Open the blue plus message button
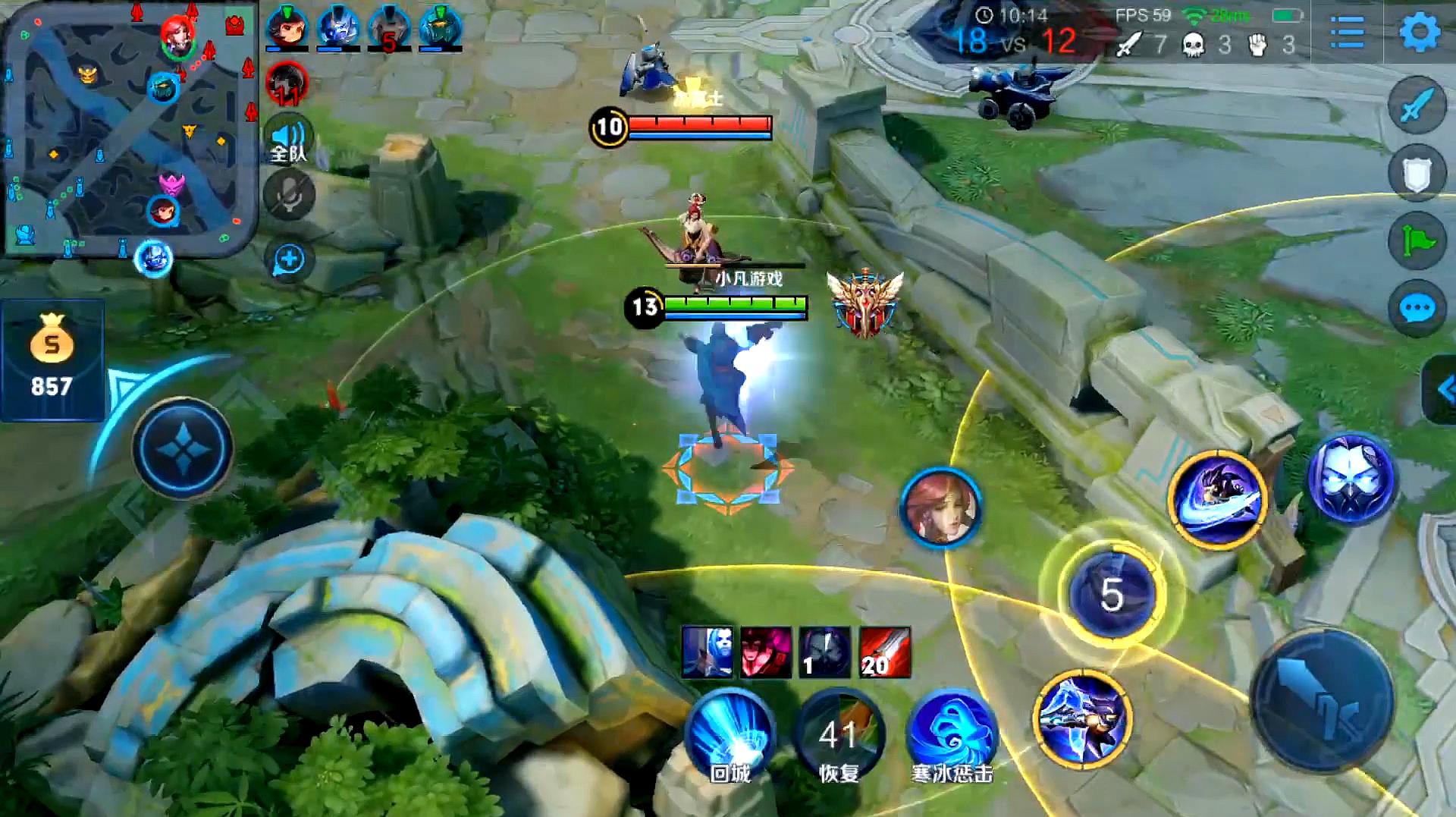 (289, 260)
